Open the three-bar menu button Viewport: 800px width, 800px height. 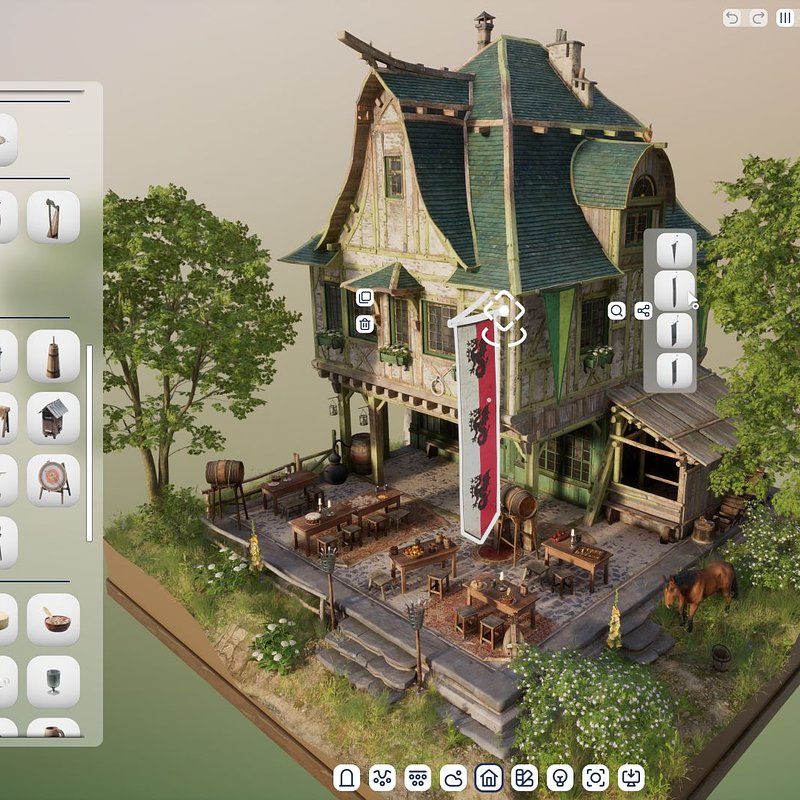(785, 18)
